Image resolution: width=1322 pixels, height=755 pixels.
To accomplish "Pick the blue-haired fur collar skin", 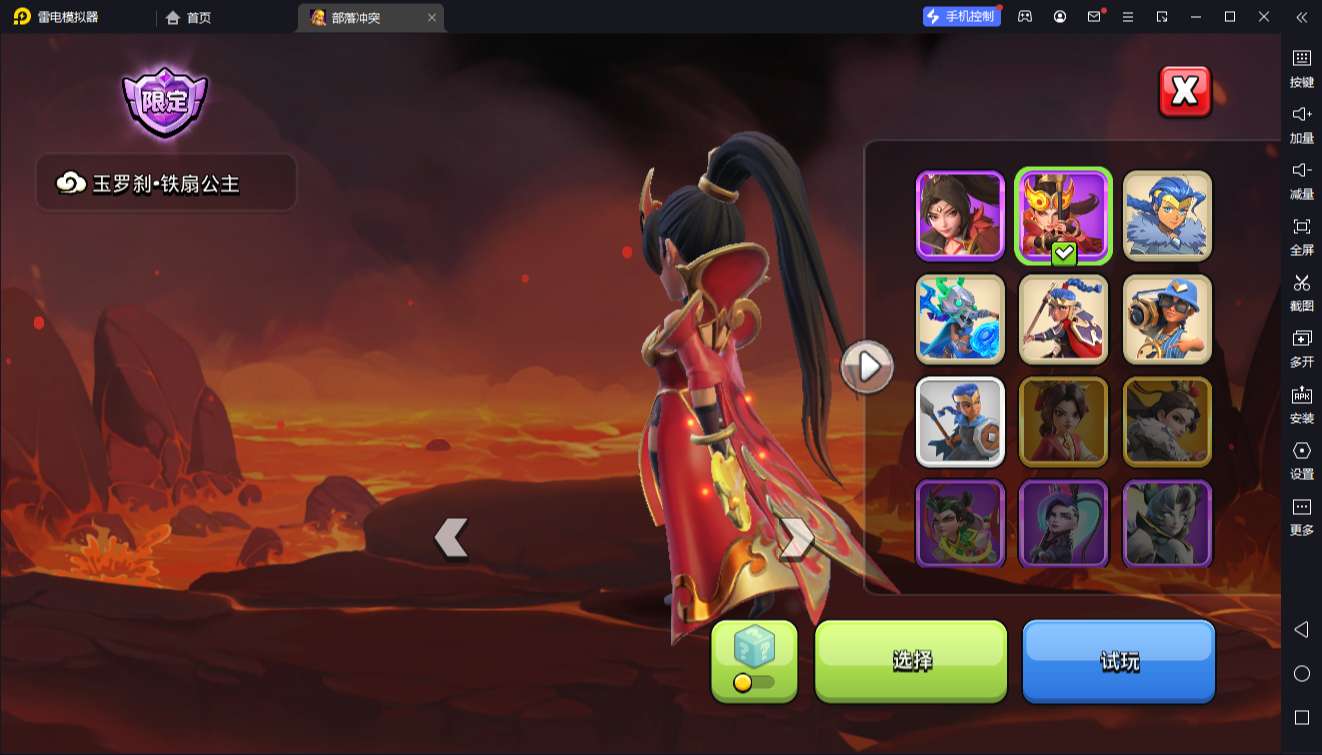I will pos(1167,216).
